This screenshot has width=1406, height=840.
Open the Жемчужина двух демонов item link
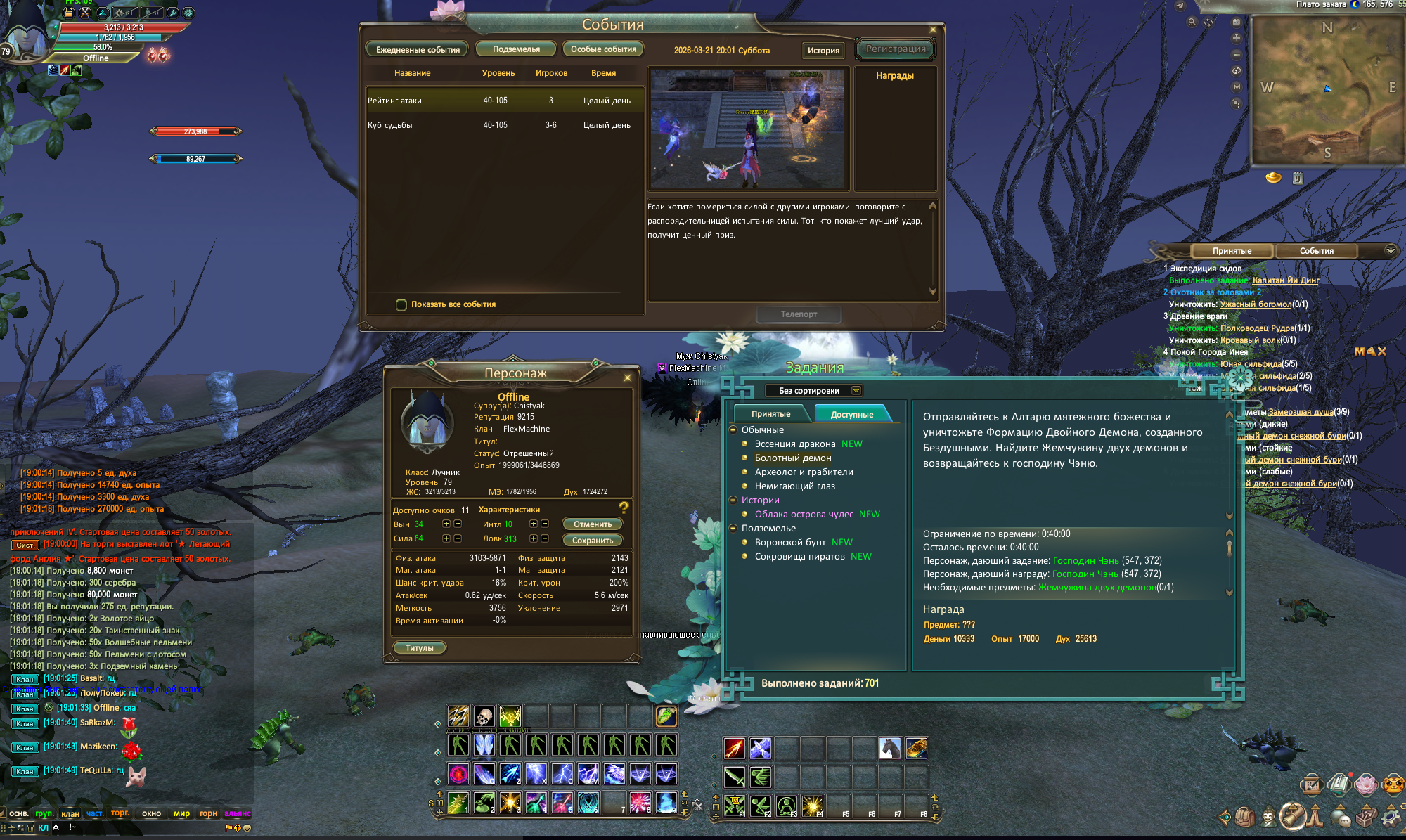coord(1096,587)
